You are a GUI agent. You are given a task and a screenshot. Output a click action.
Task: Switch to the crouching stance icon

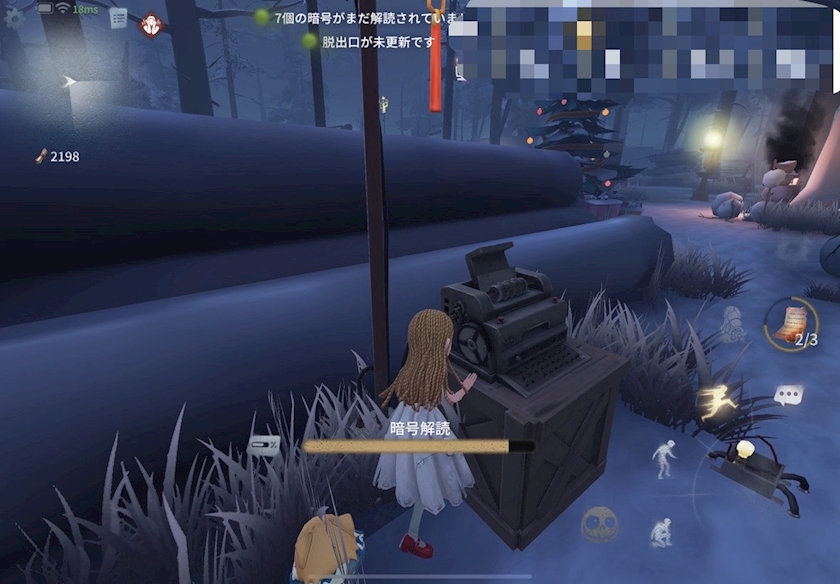(x=660, y=531)
